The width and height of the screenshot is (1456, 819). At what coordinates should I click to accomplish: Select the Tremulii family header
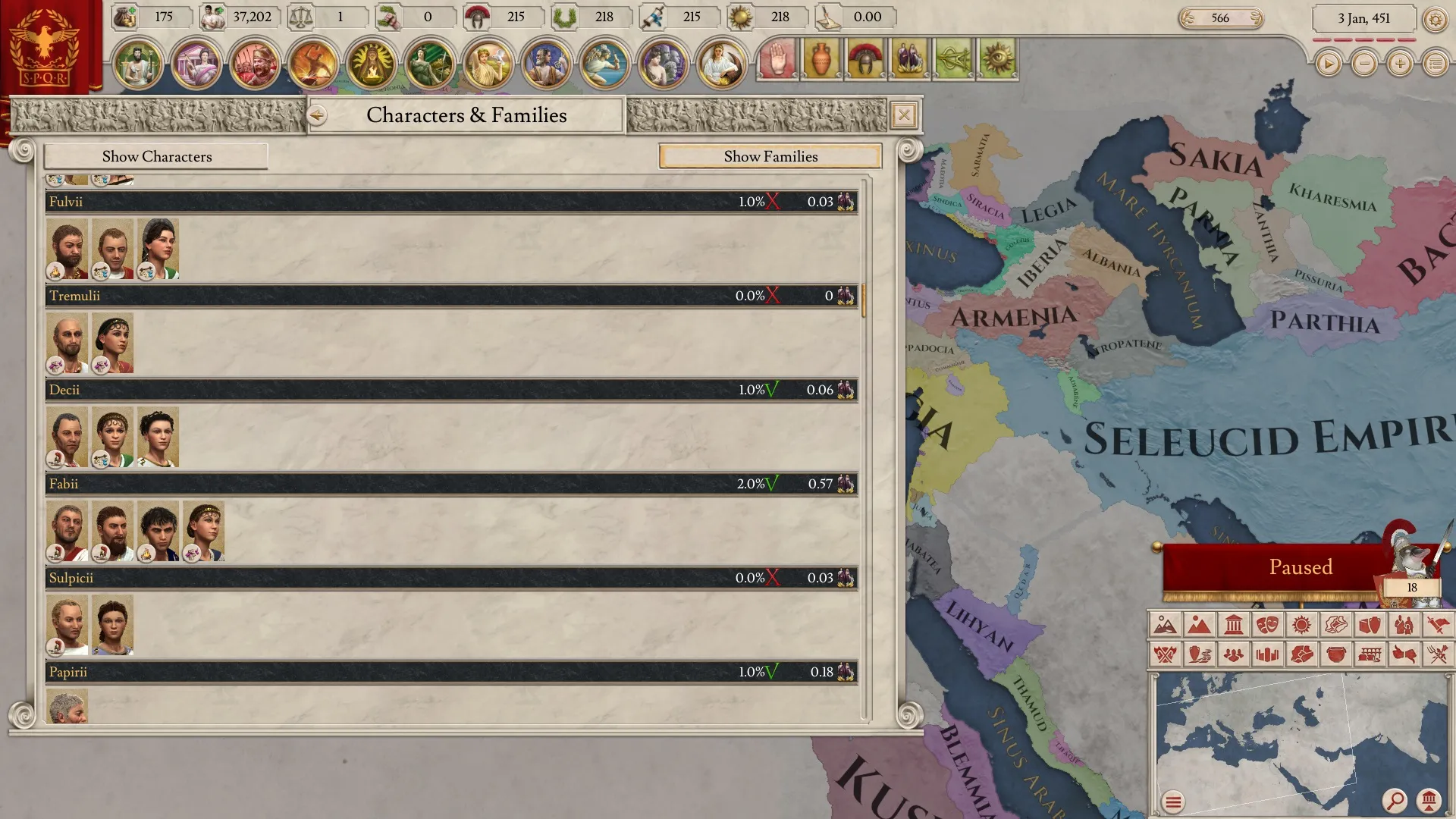point(451,296)
